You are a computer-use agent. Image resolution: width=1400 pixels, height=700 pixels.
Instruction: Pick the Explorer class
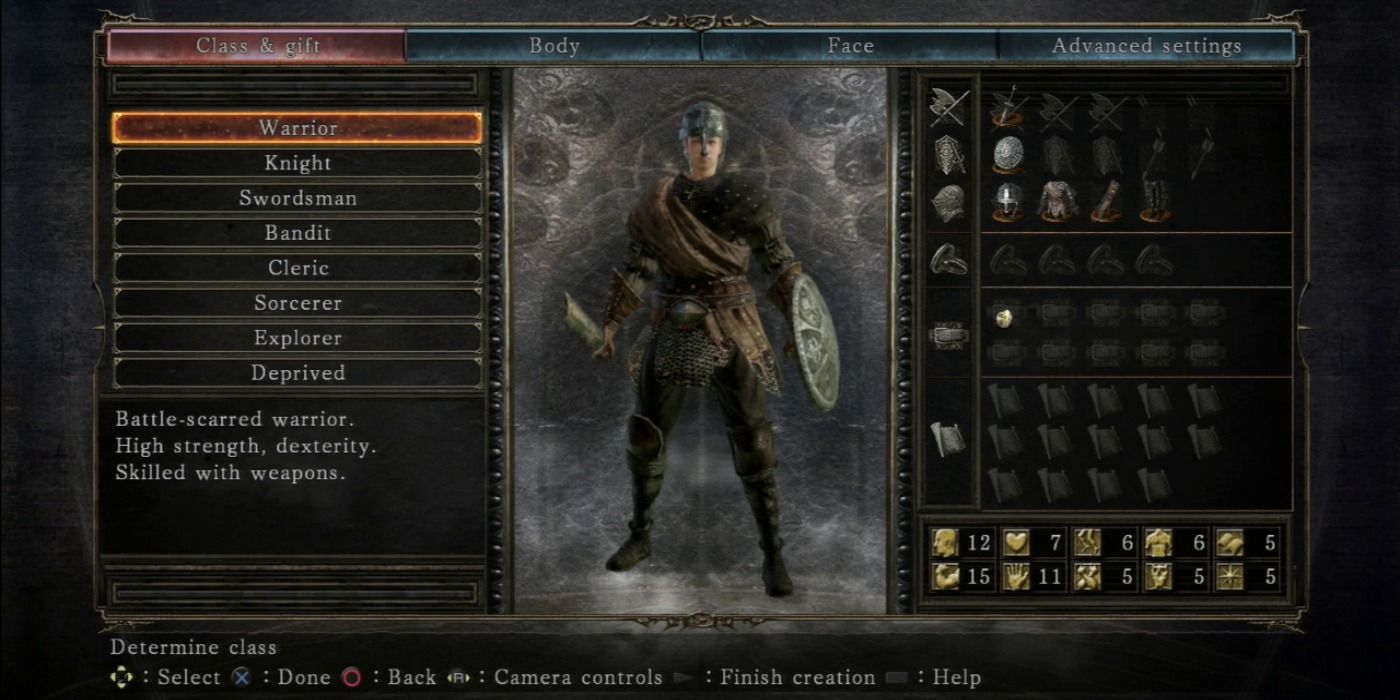click(297, 338)
